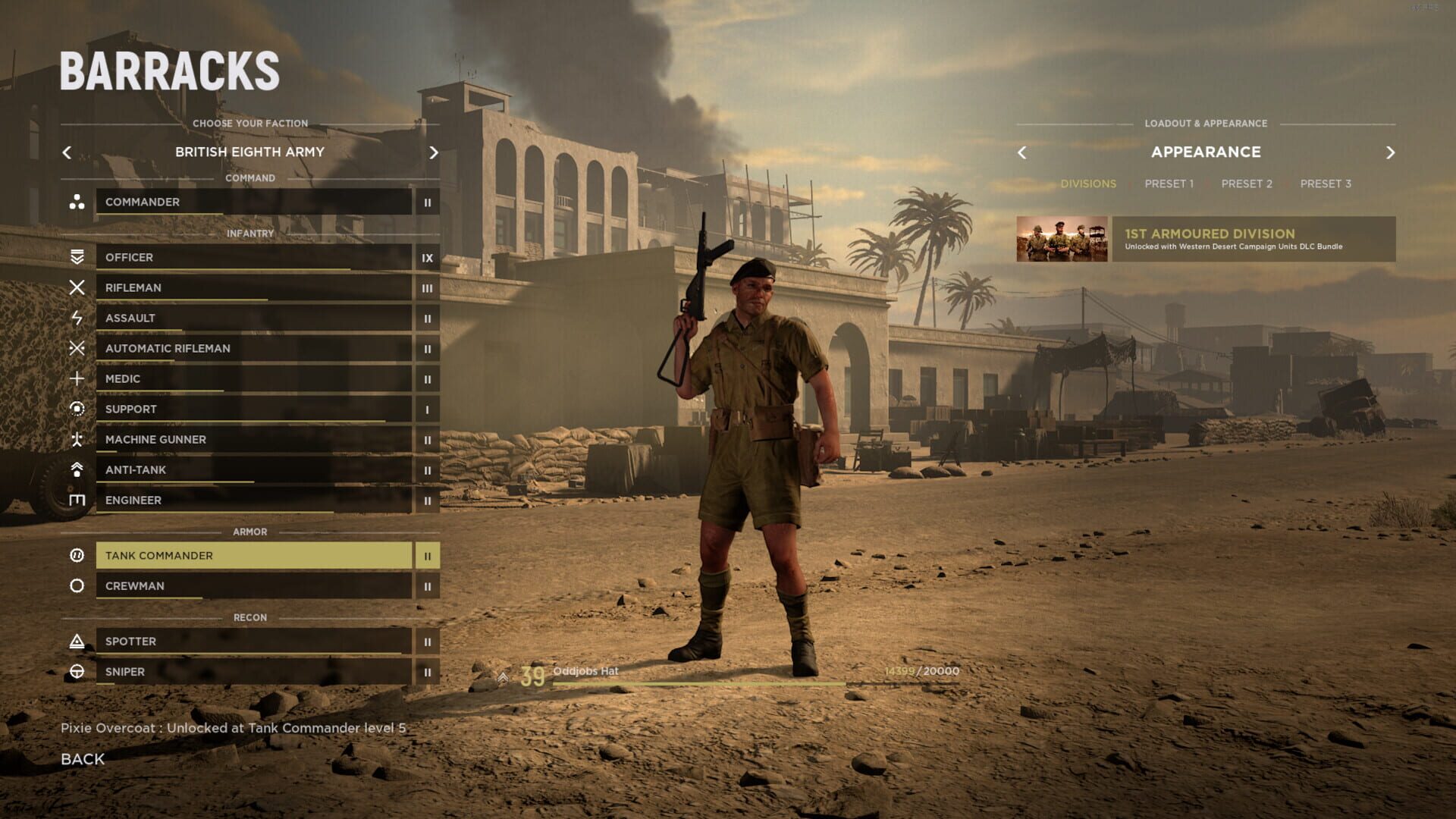This screenshot has height=819, width=1456.
Task: Click the Support class icon
Action: tap(76, 409)
